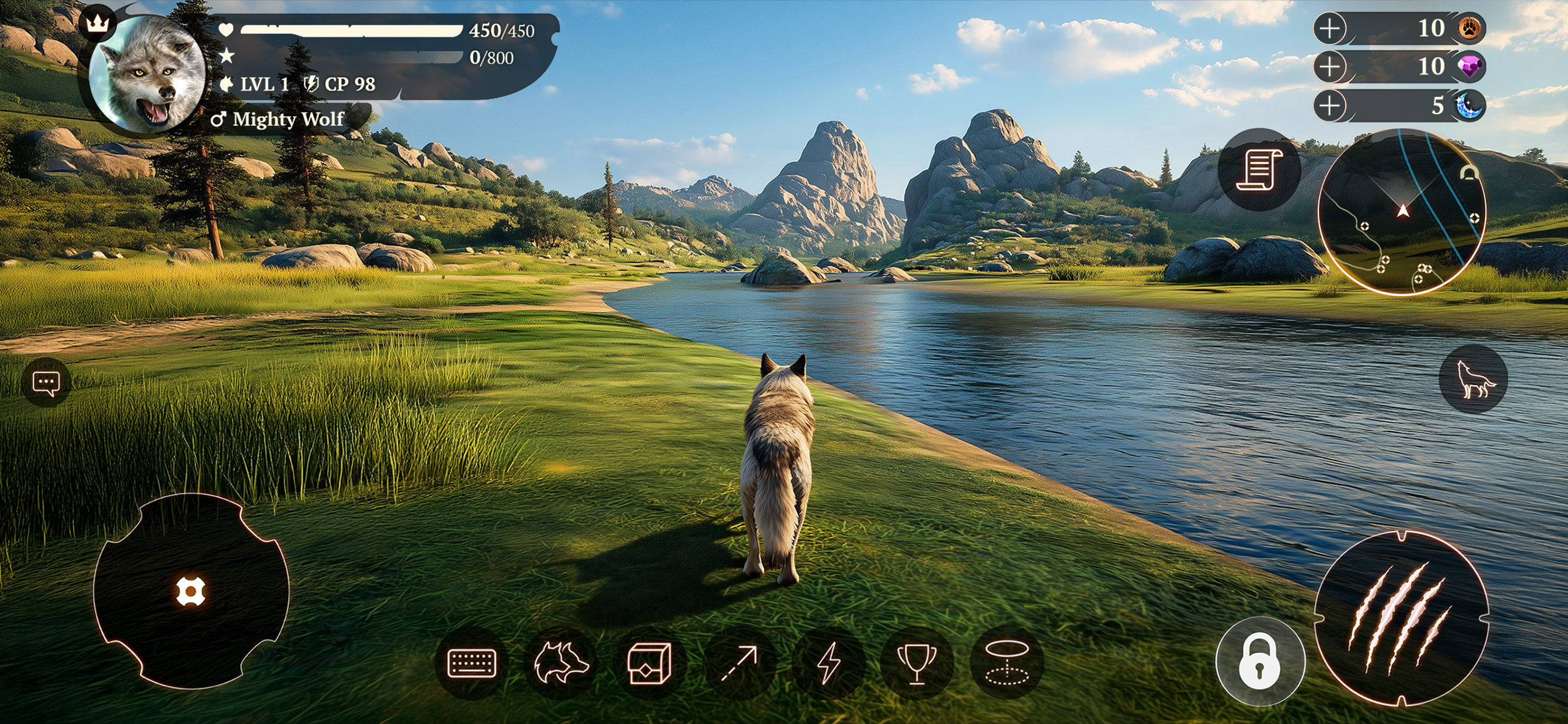
Task: Activate the wolf howl button
Action: click(x=1473, y=379)
